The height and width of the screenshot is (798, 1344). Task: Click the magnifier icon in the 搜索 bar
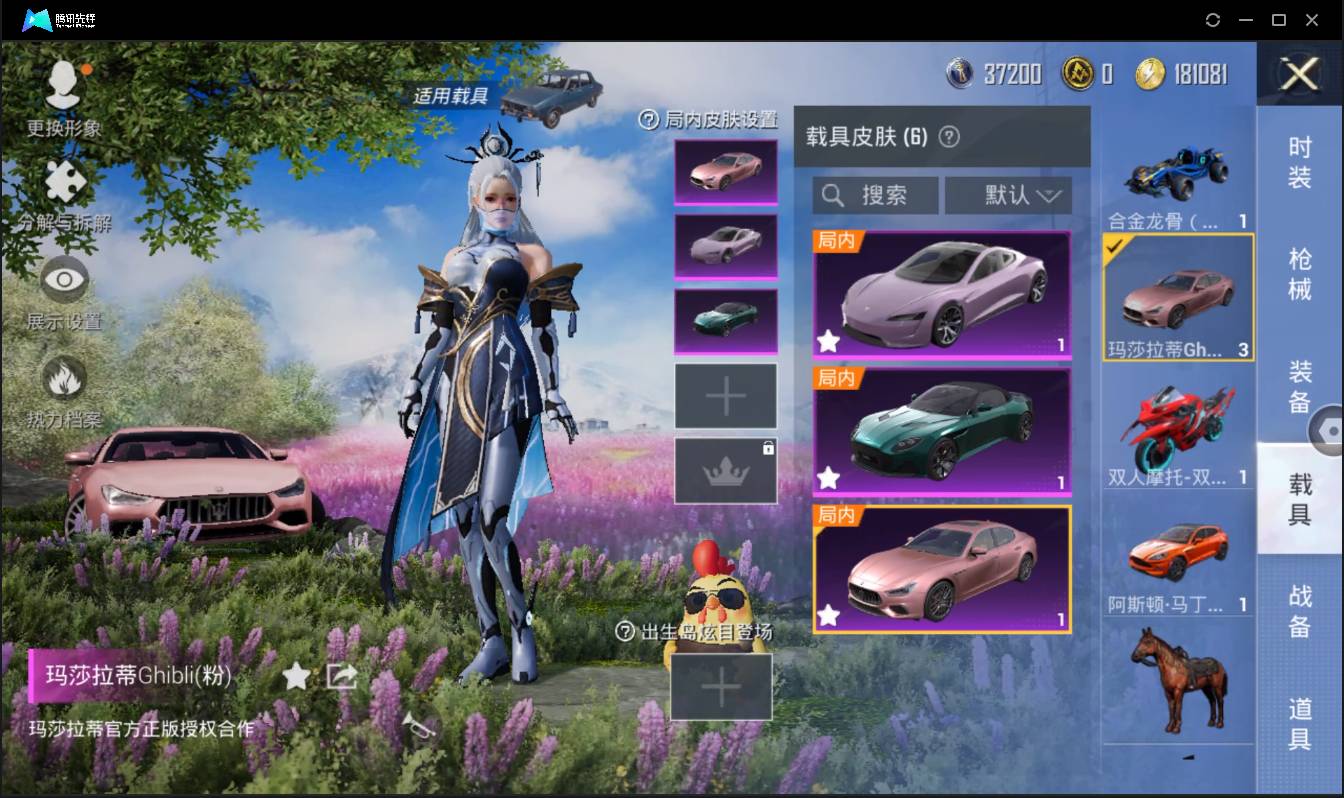click(834, 195)
